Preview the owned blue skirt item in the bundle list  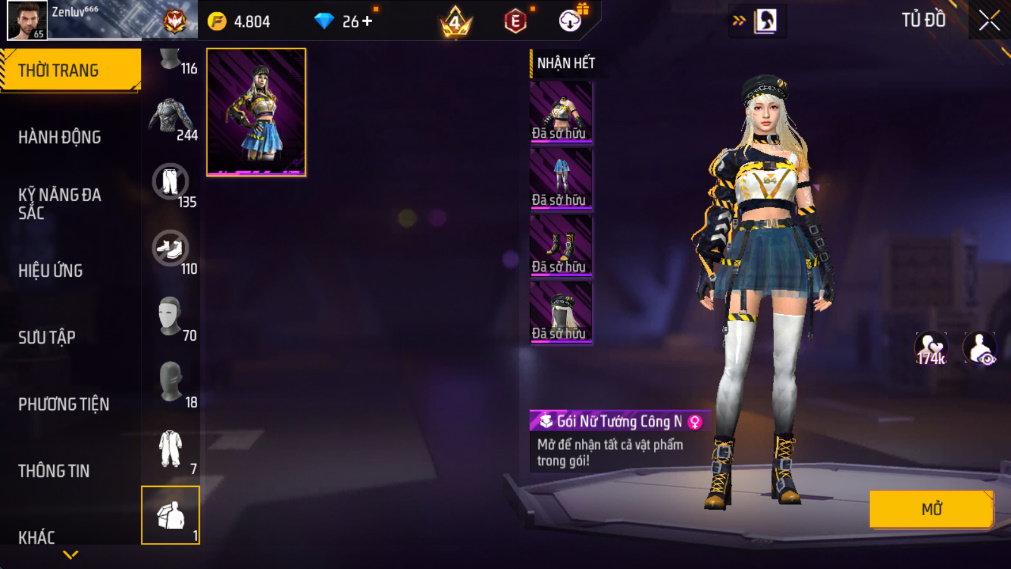pos(560,179)
